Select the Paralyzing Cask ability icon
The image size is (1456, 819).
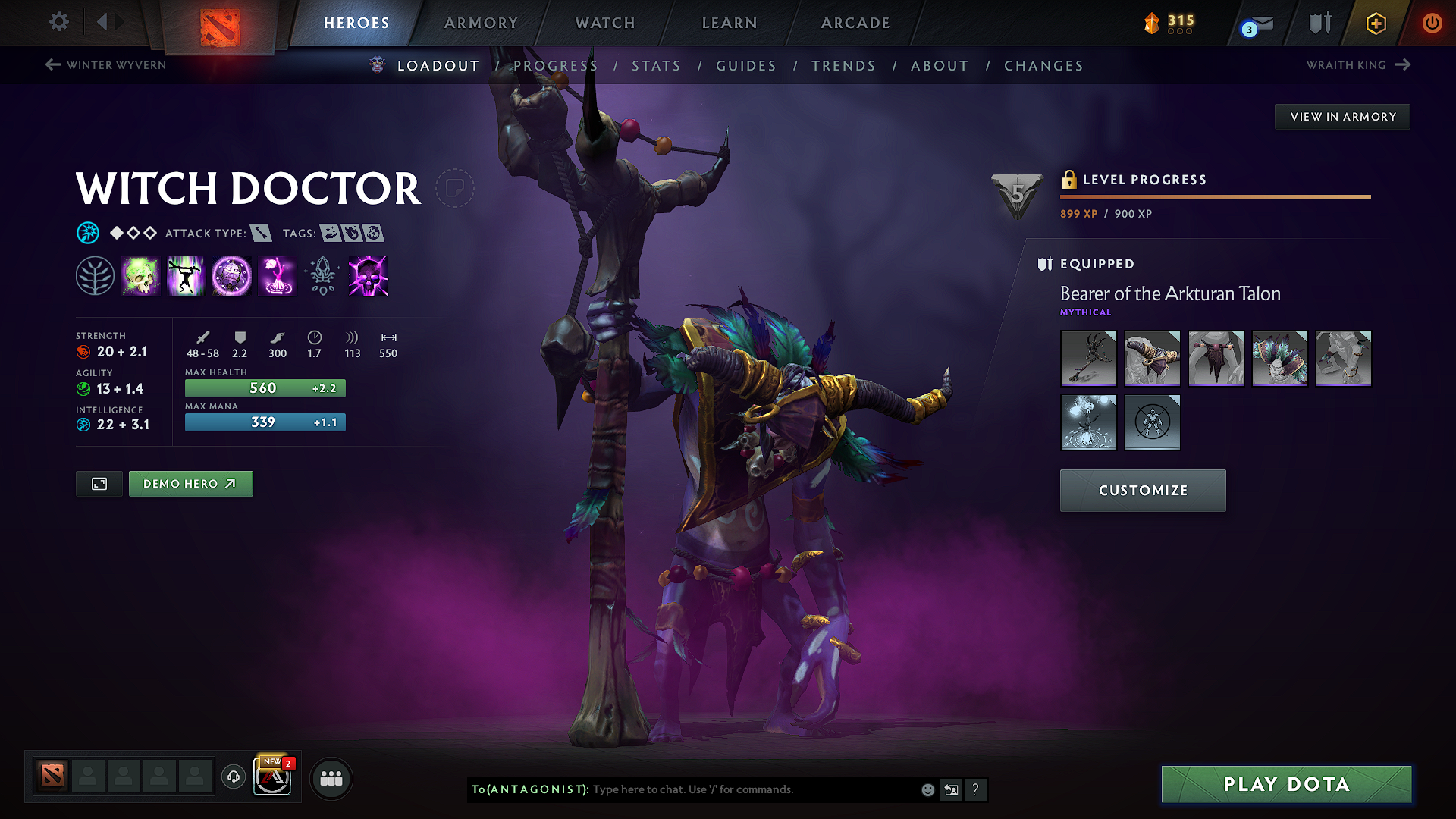(x=140, y=276)
